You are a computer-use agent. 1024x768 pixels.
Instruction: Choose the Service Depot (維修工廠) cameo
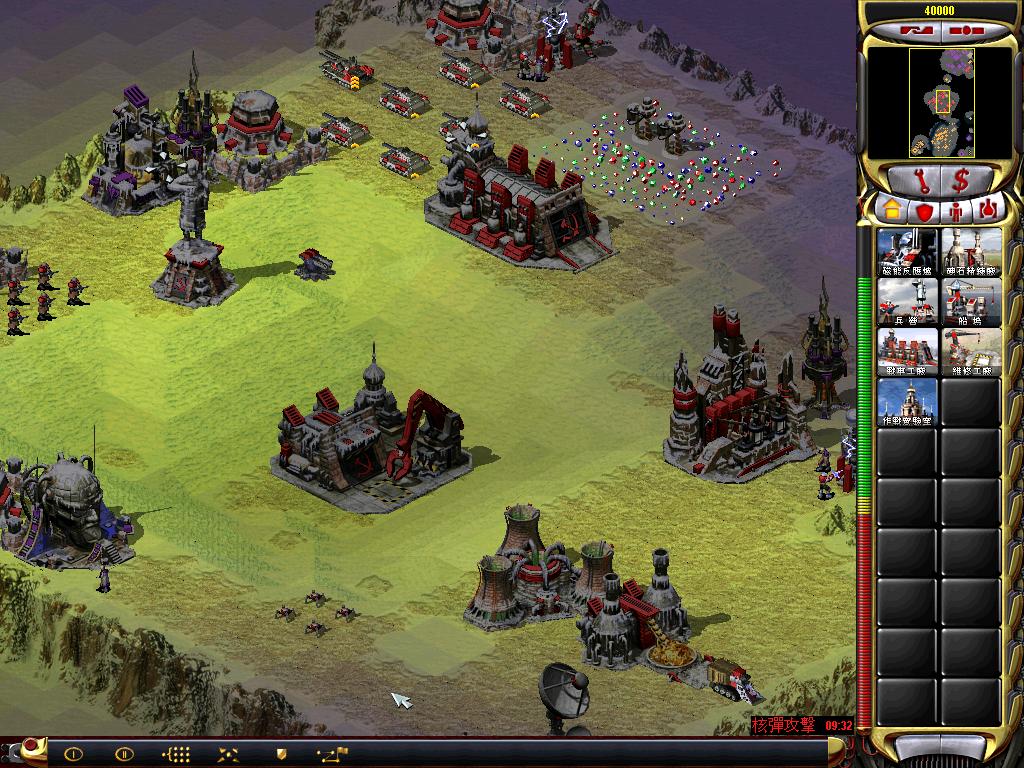coord(971,352)
